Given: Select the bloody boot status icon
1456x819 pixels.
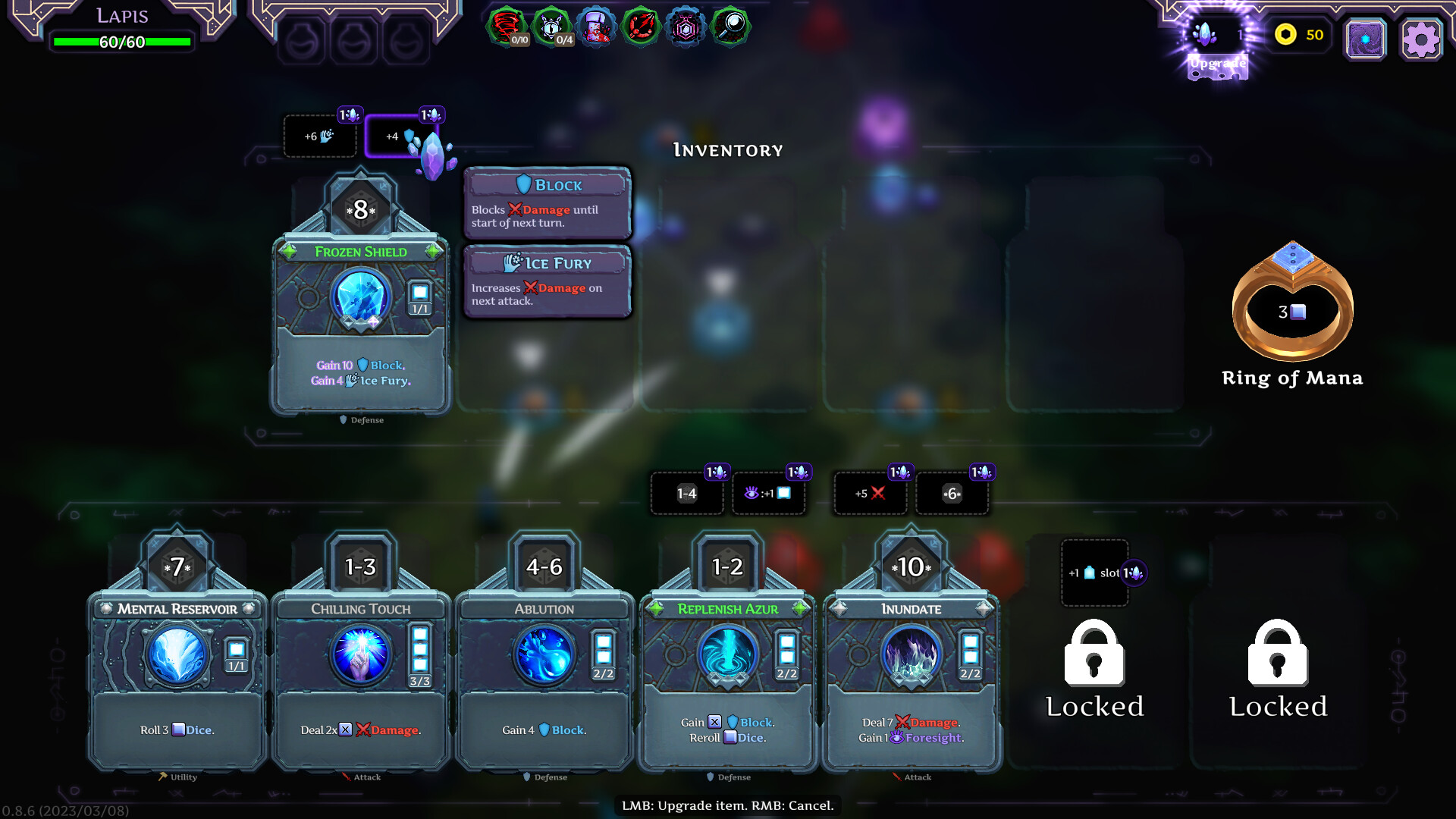Looking at the screenshot, I should [x=596, y=26].
